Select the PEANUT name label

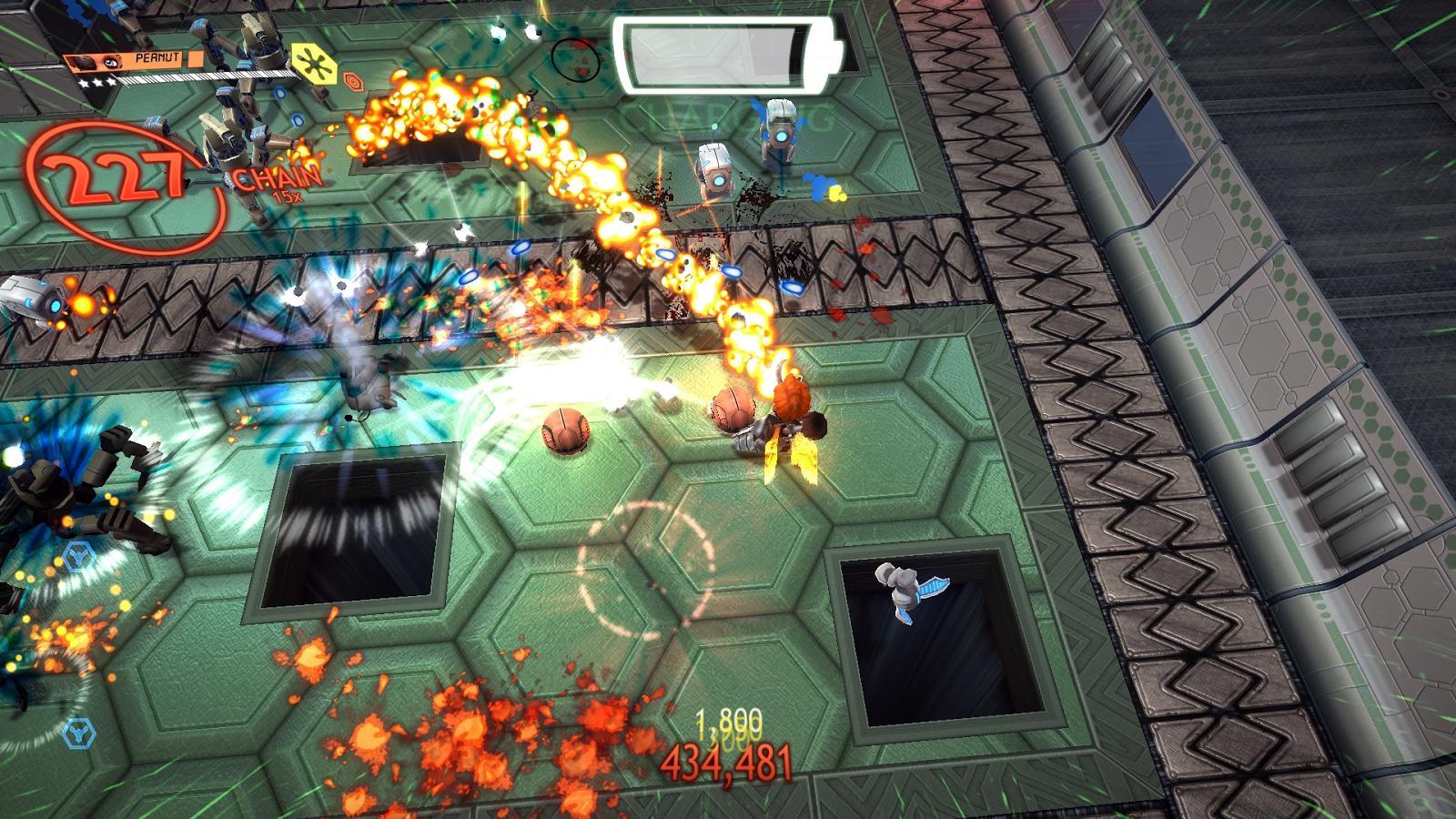coord(157,56)
